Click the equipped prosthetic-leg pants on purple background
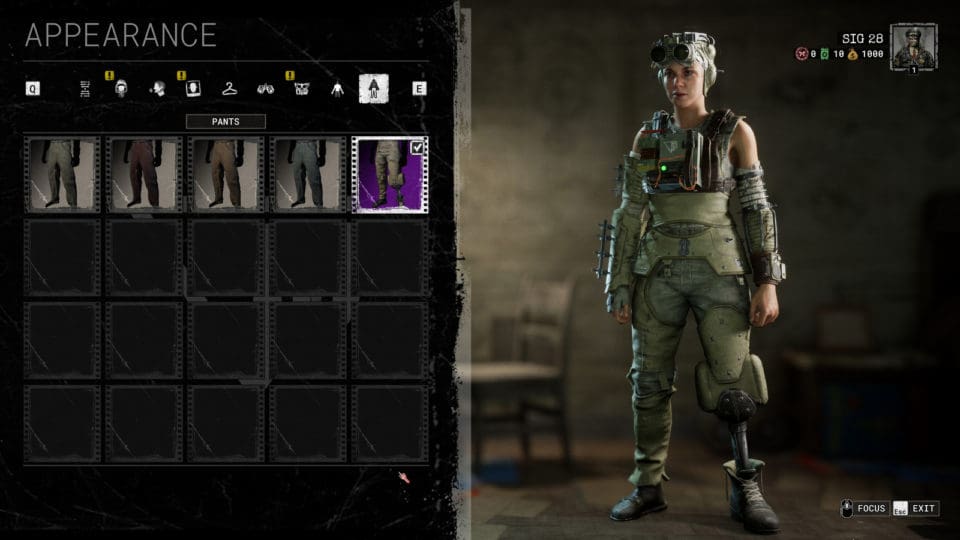Viewport: 960px width, 540px height. click(390, 175)
